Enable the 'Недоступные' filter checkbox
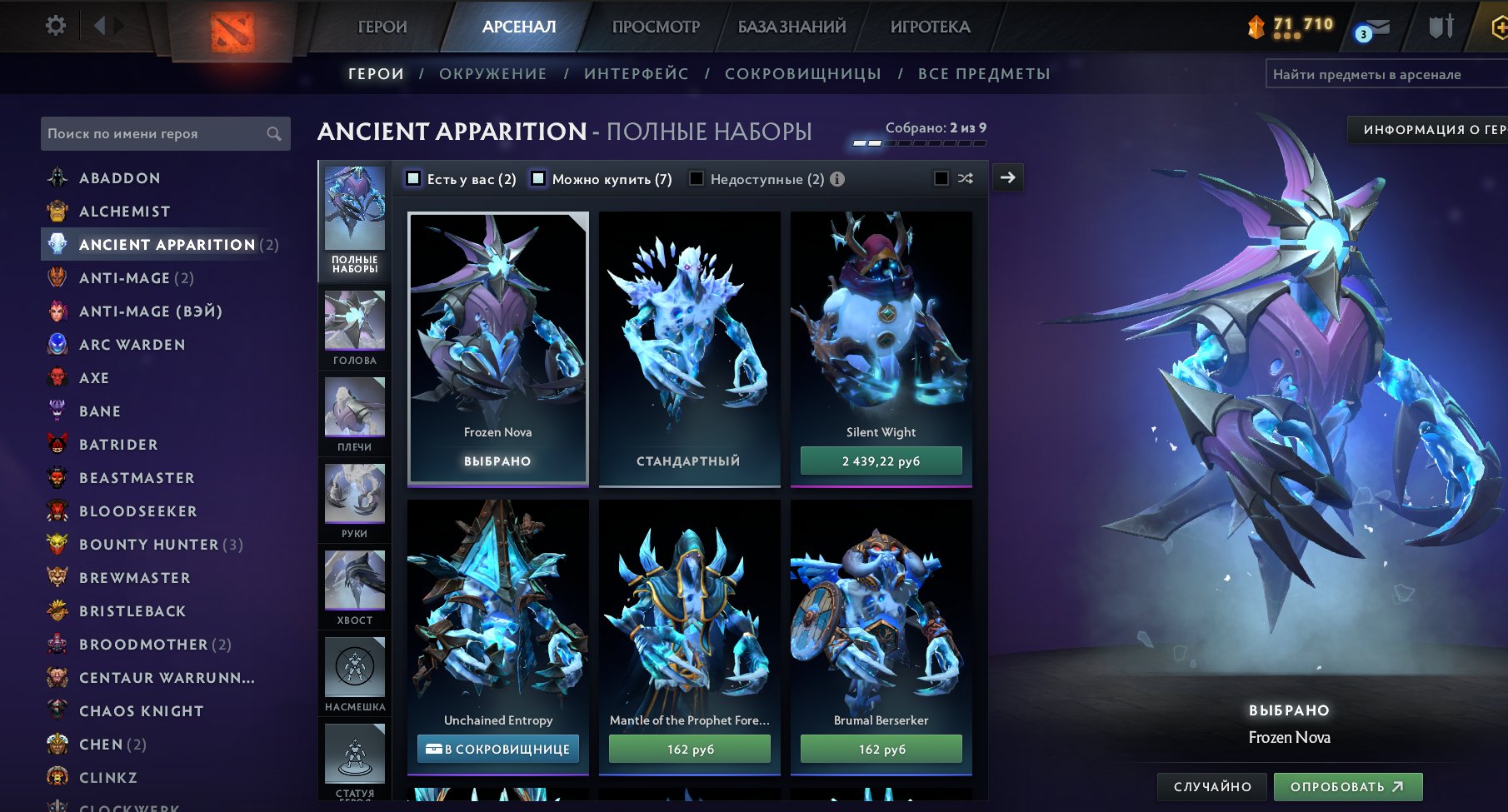Image resolution: width=1508 pixels, height=812 pixels. pos(697,178)
